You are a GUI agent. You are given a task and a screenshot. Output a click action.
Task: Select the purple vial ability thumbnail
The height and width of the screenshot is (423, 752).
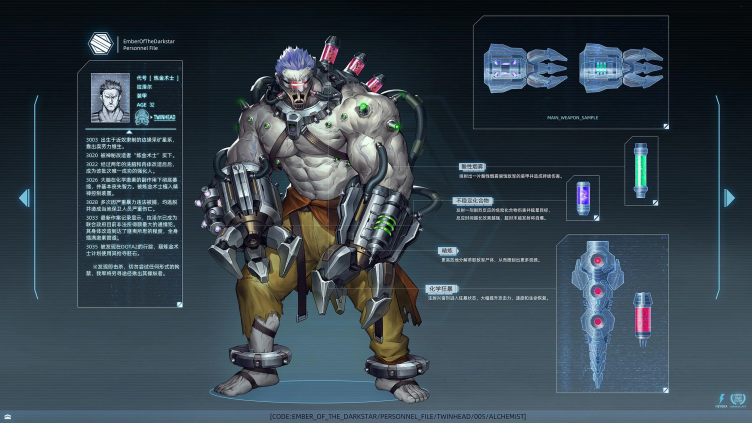pos(582,198)
